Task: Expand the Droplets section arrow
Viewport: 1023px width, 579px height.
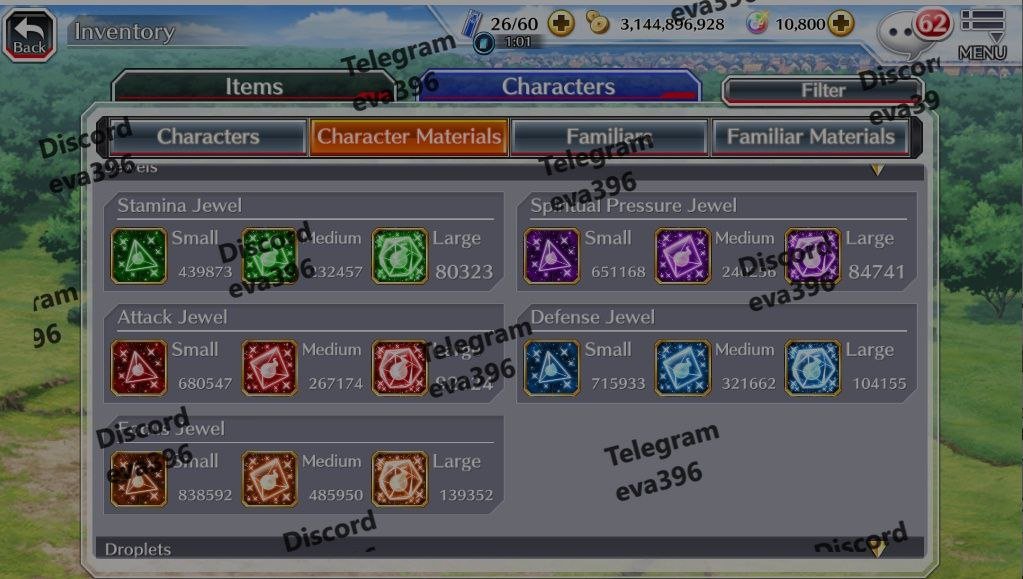Action: point(877,548)
